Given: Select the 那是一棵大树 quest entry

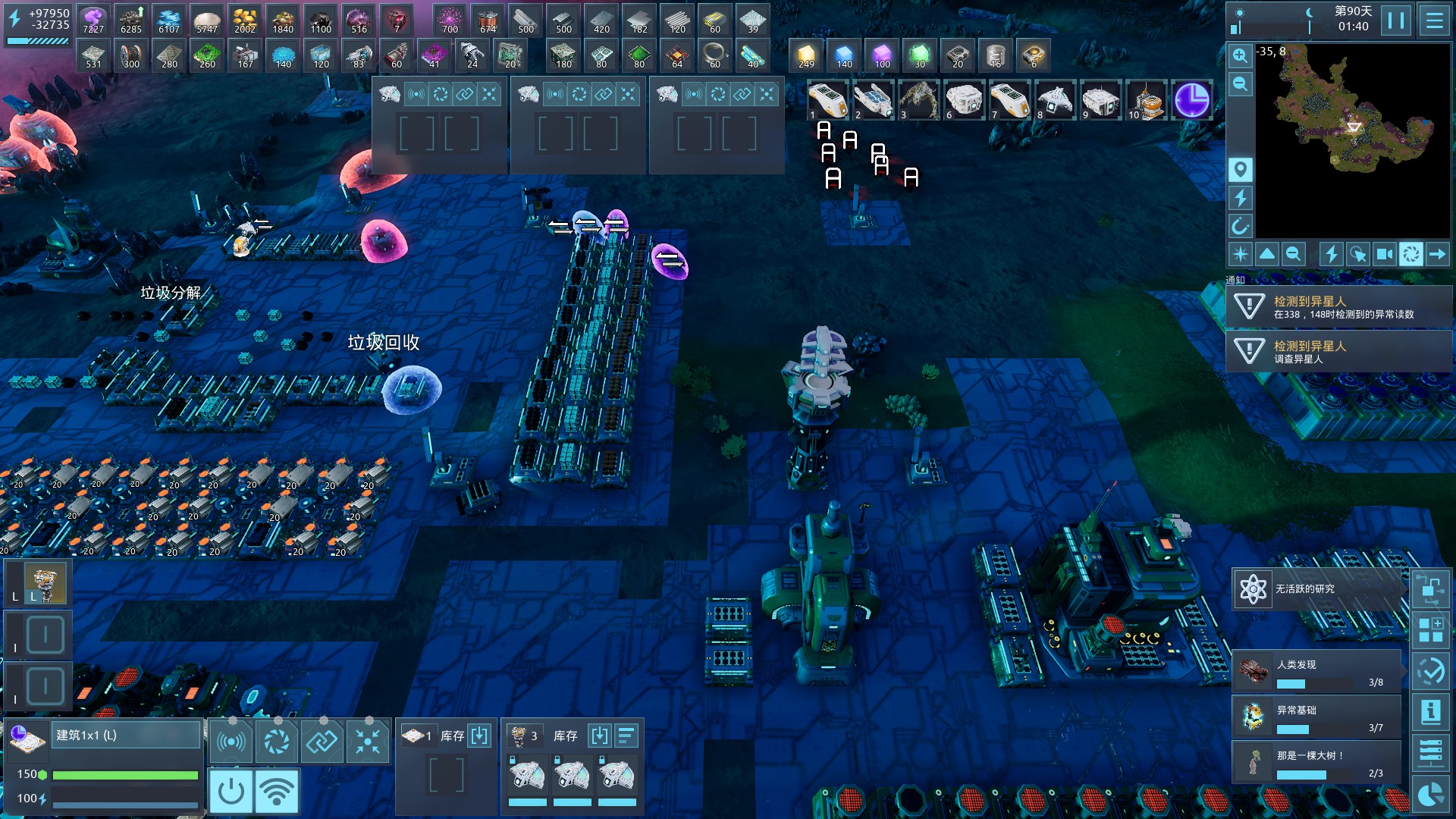Looking at the screenshot, I should pos(1318,762).
